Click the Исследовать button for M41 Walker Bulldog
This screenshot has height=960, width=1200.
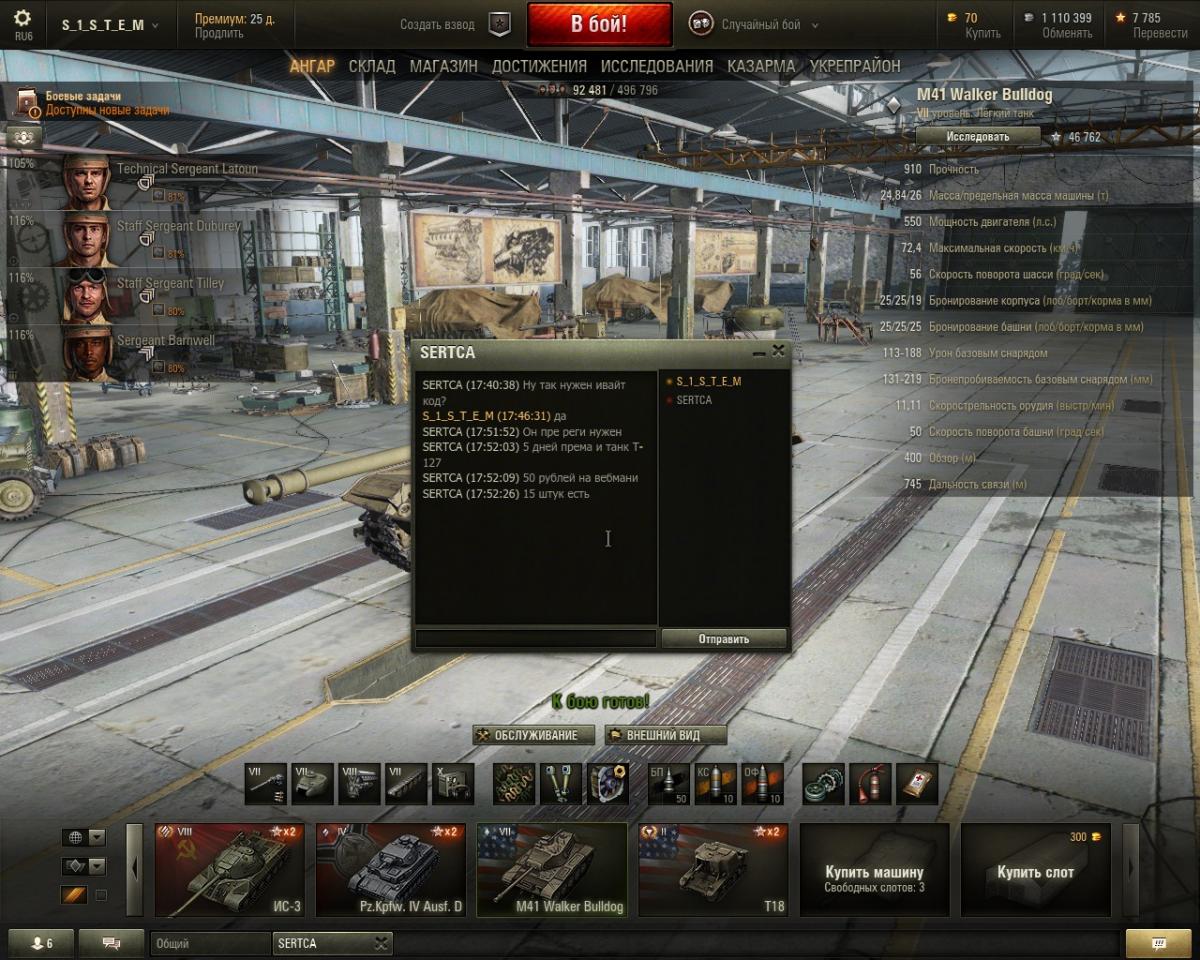tap(977, 136)
